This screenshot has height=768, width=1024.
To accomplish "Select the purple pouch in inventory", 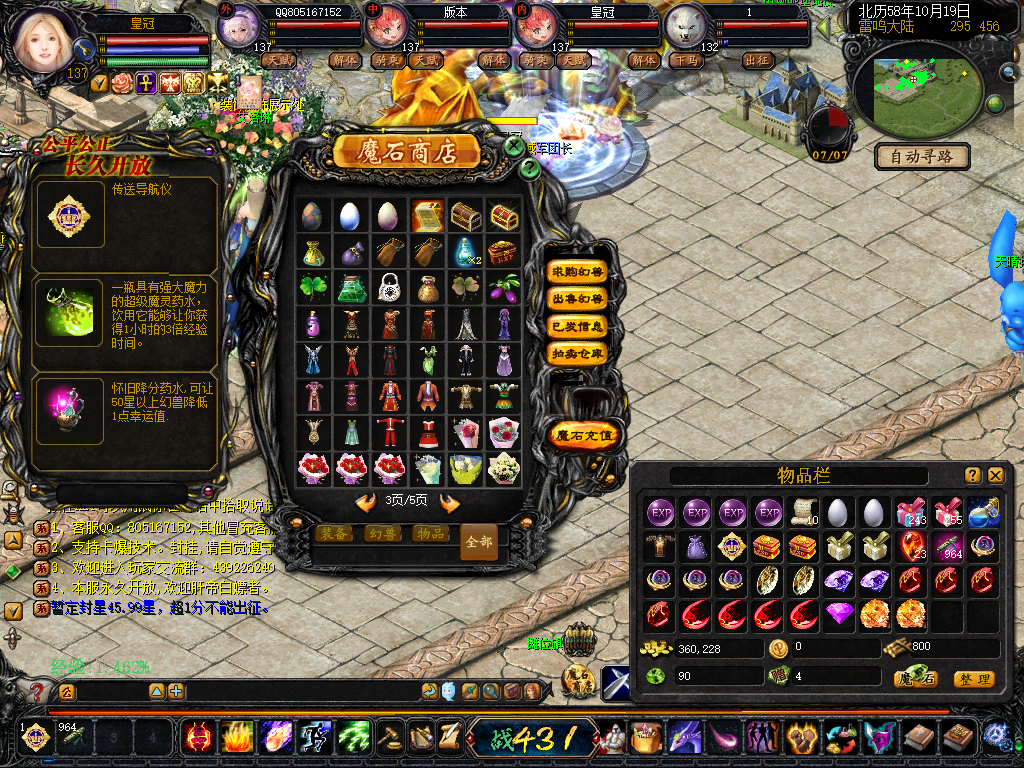I will pyautogui.click(x=695, y=547).
